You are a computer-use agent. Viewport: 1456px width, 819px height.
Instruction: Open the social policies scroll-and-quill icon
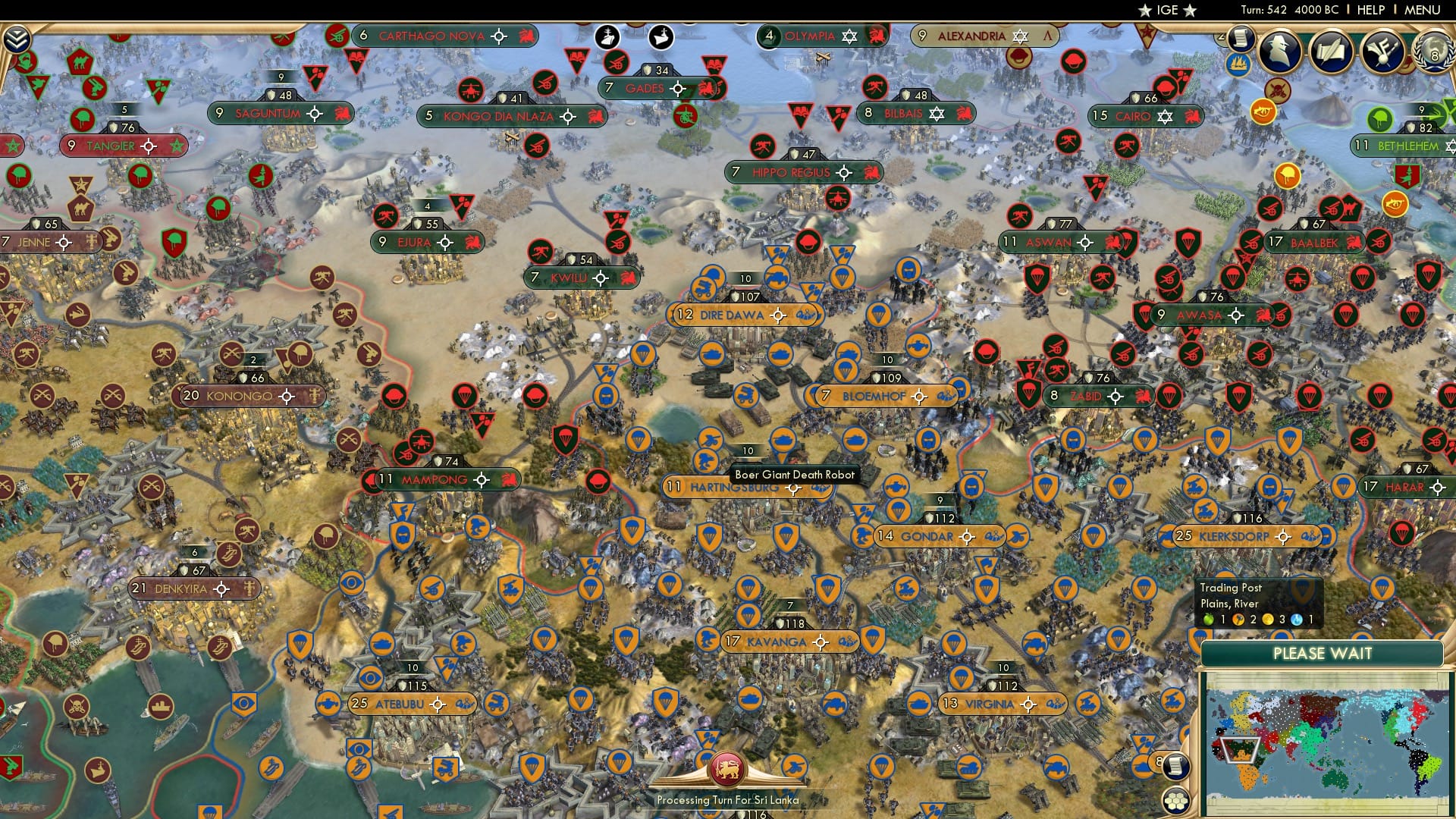1331,51
